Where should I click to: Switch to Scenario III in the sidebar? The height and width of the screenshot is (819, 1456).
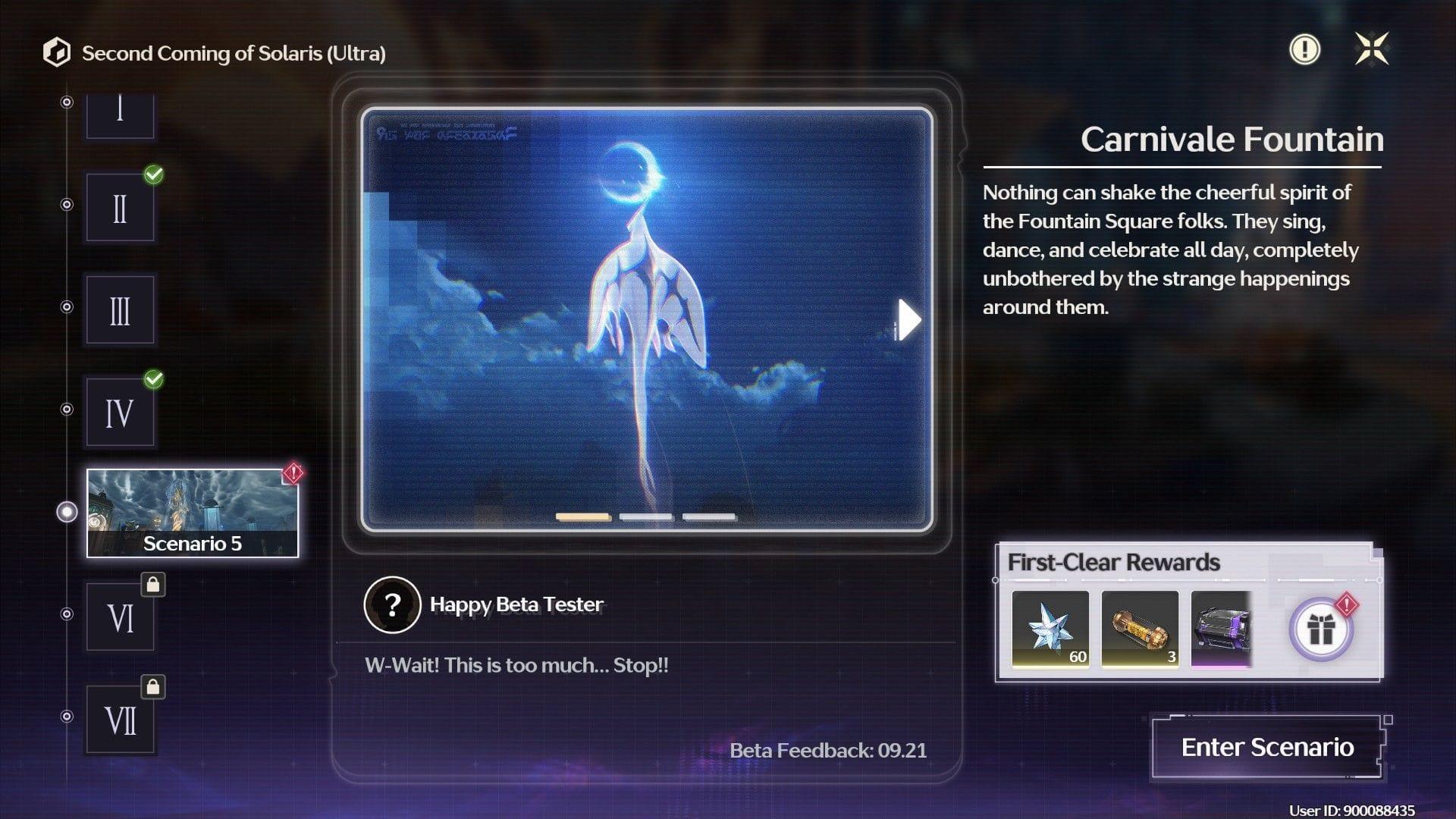(x=120, y=309)
